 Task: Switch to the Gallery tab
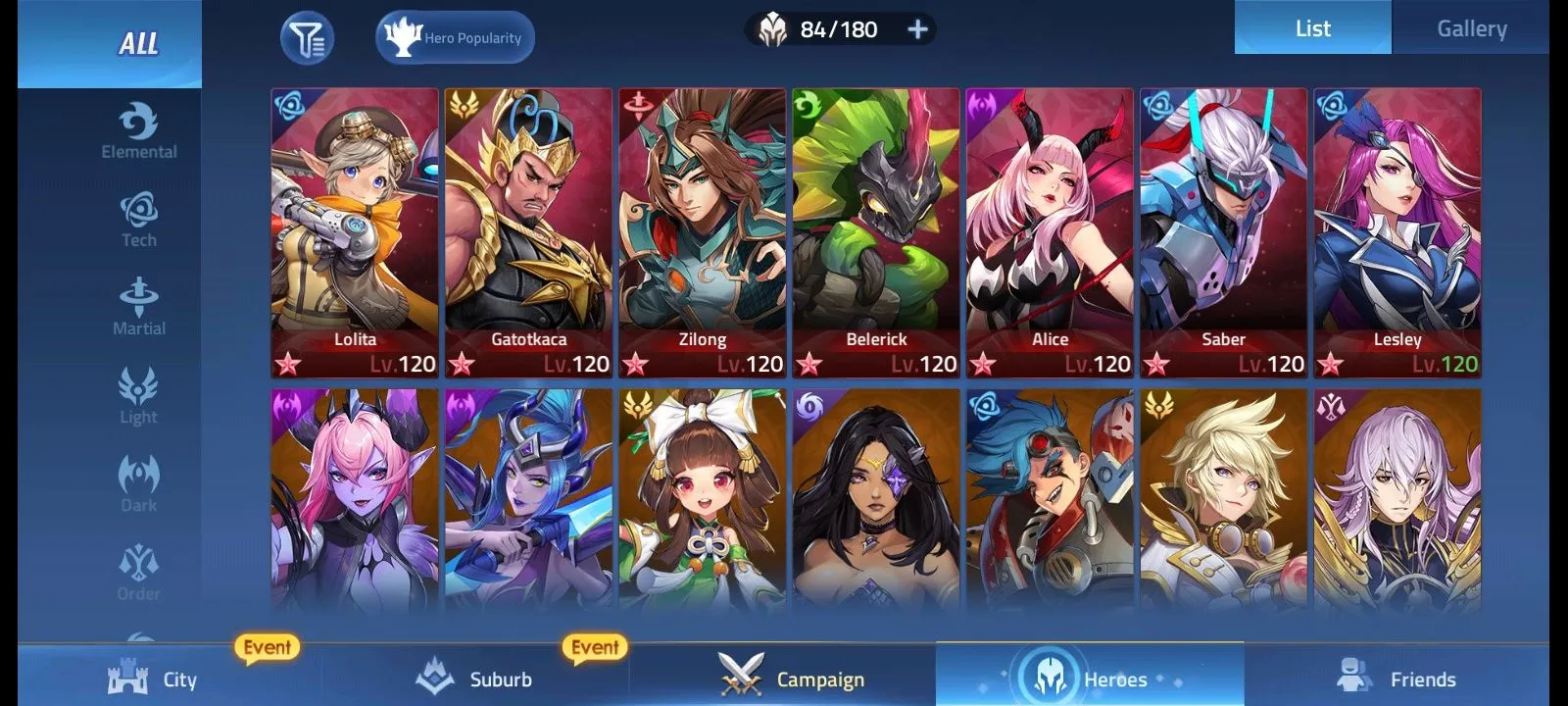pyautogui.click(x=1471, y=28)
